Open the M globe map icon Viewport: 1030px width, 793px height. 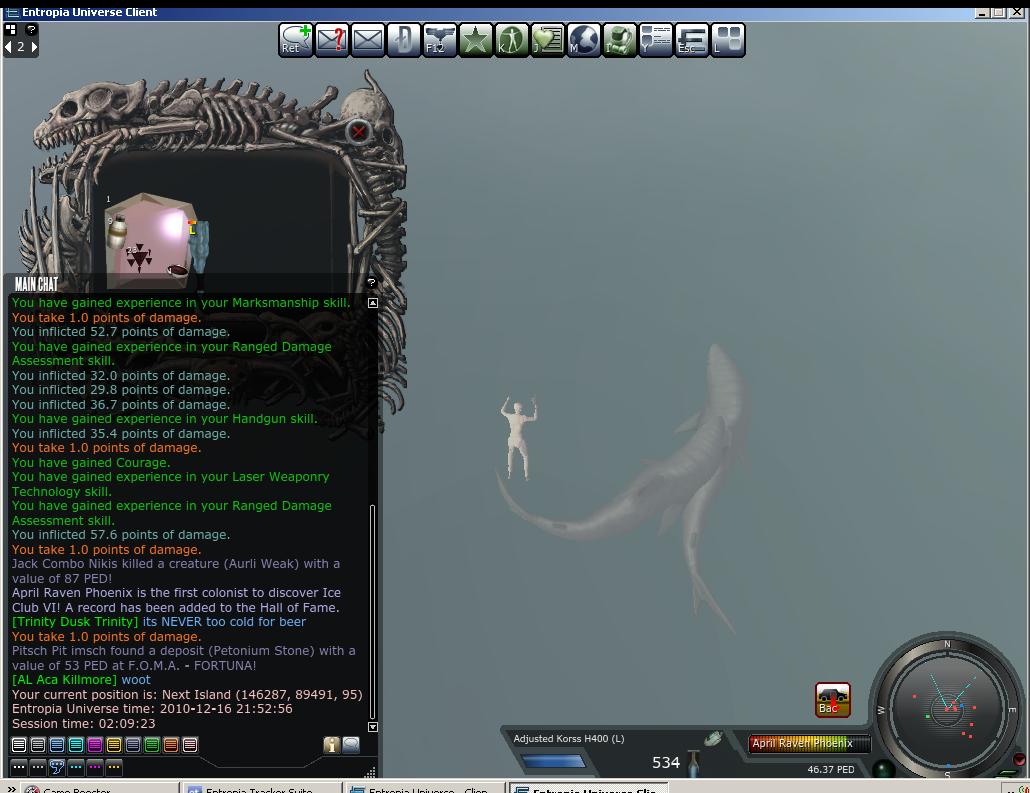(x=584, y=40)
